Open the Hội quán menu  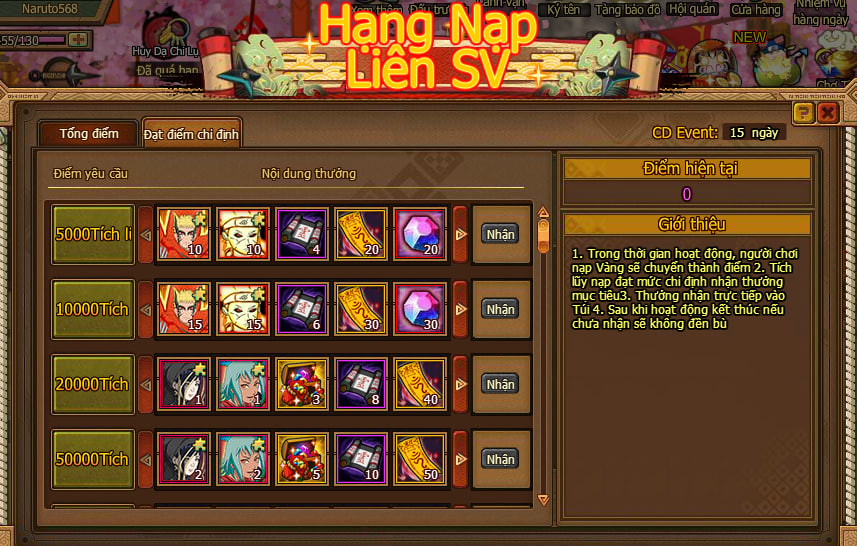point(692,9)
